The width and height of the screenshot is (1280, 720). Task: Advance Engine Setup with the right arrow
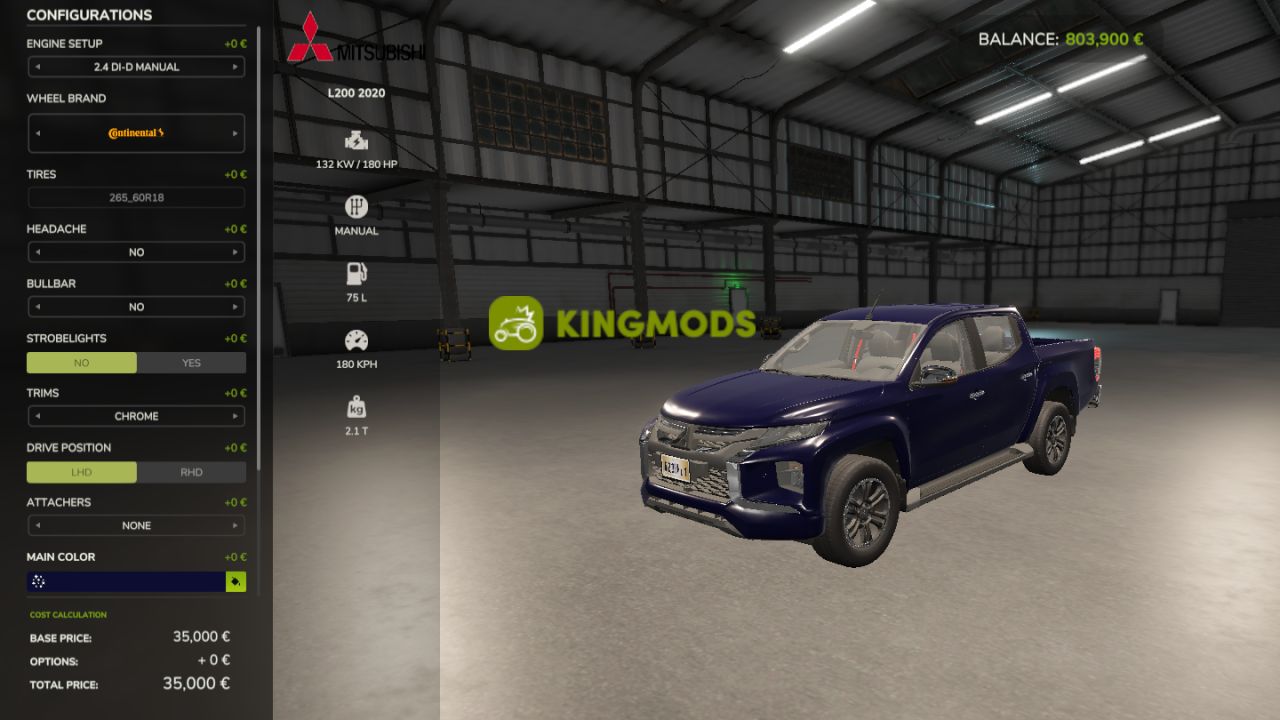(237, 67)
